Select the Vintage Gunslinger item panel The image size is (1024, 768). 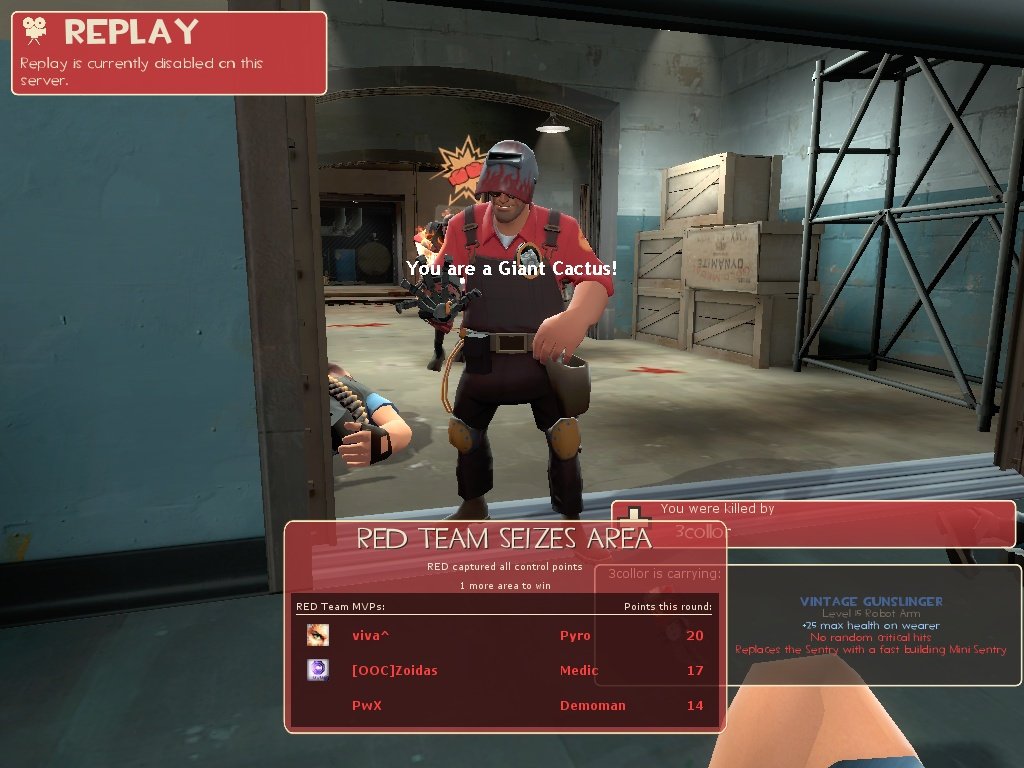(x=870, y=626)
